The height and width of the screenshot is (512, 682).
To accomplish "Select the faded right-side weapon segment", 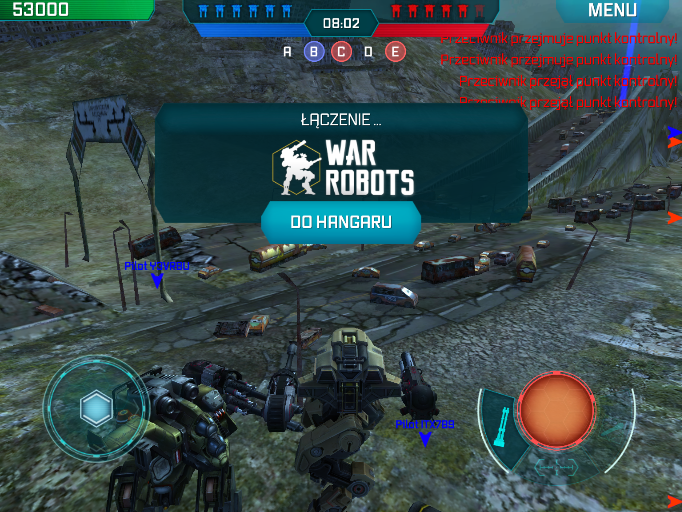I will [x=614, y=430].
